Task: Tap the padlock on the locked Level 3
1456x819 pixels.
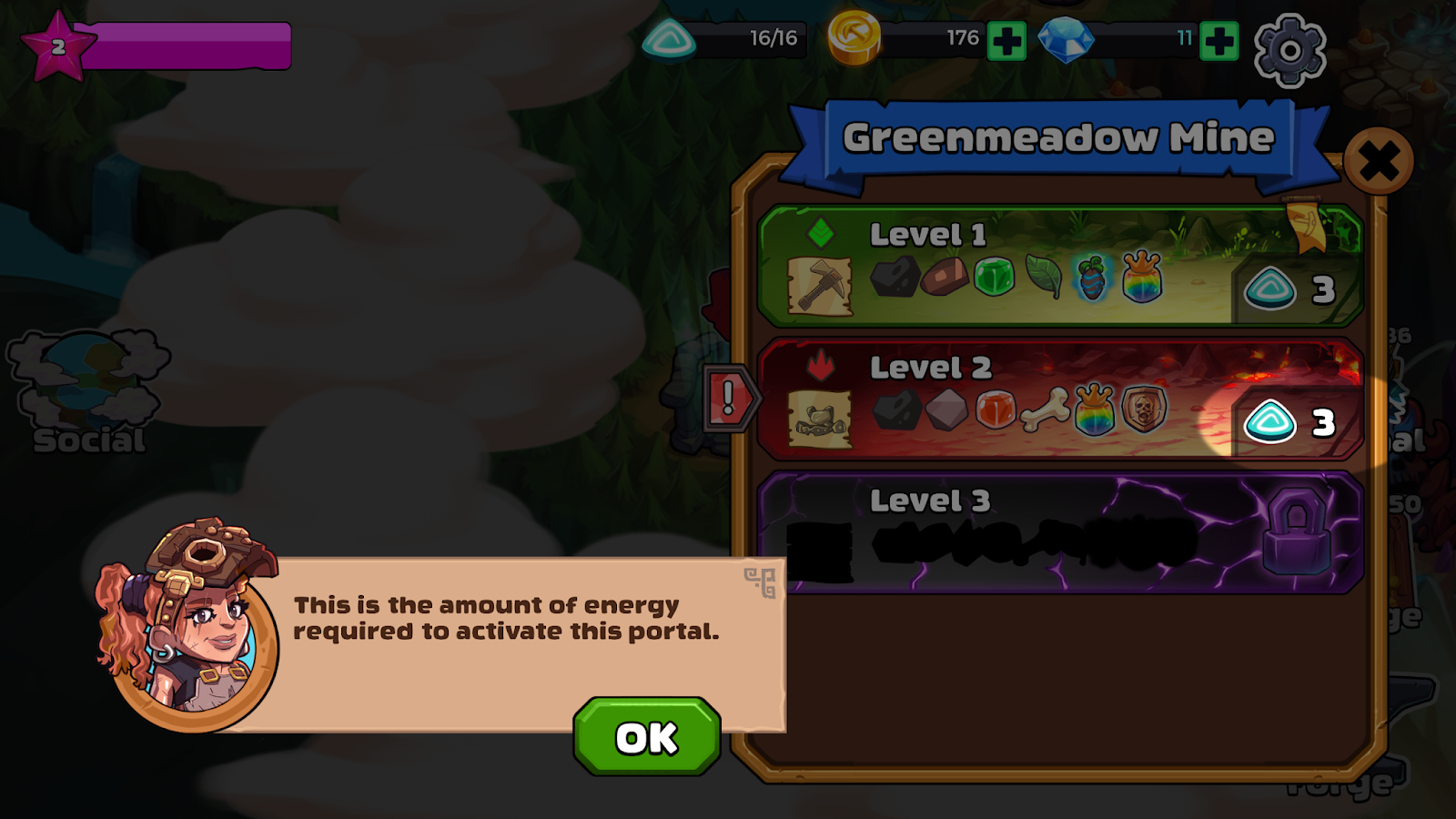Action: pyautogui.click(x=1296, y=531)
